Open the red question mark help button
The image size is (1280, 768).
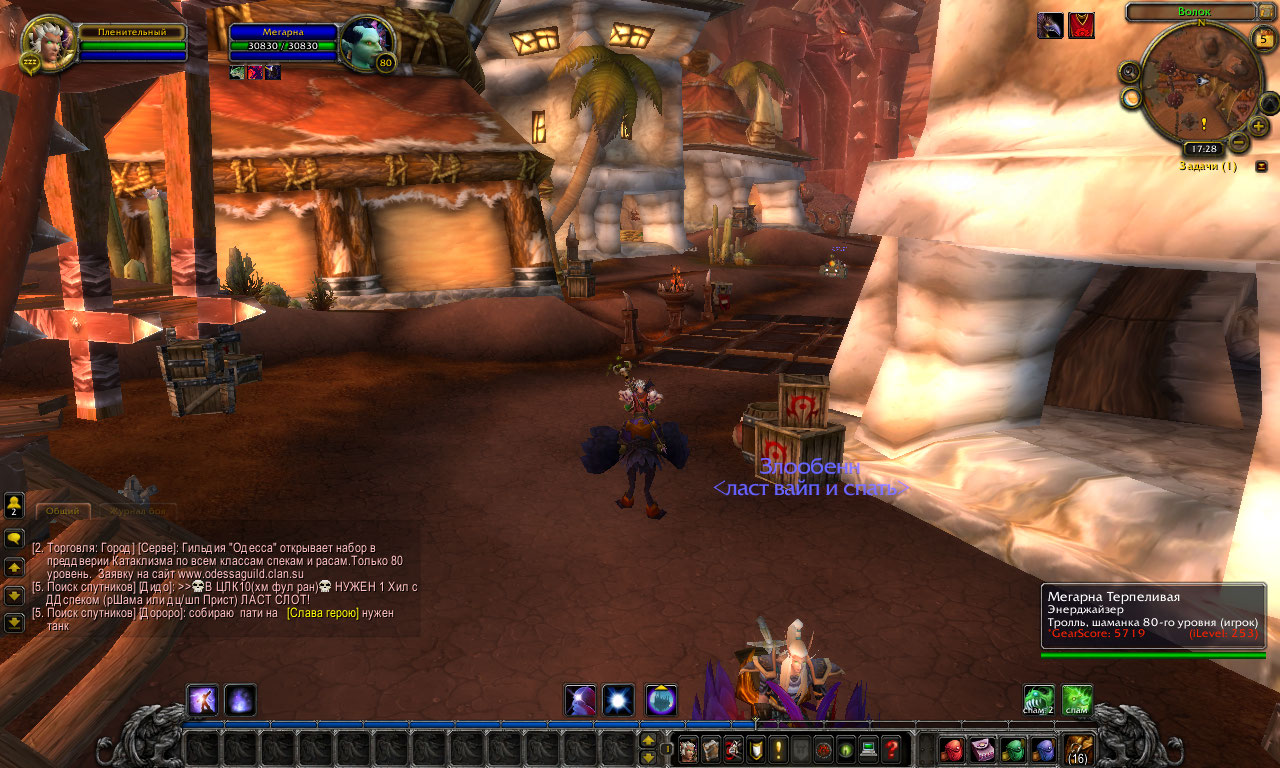891,749
